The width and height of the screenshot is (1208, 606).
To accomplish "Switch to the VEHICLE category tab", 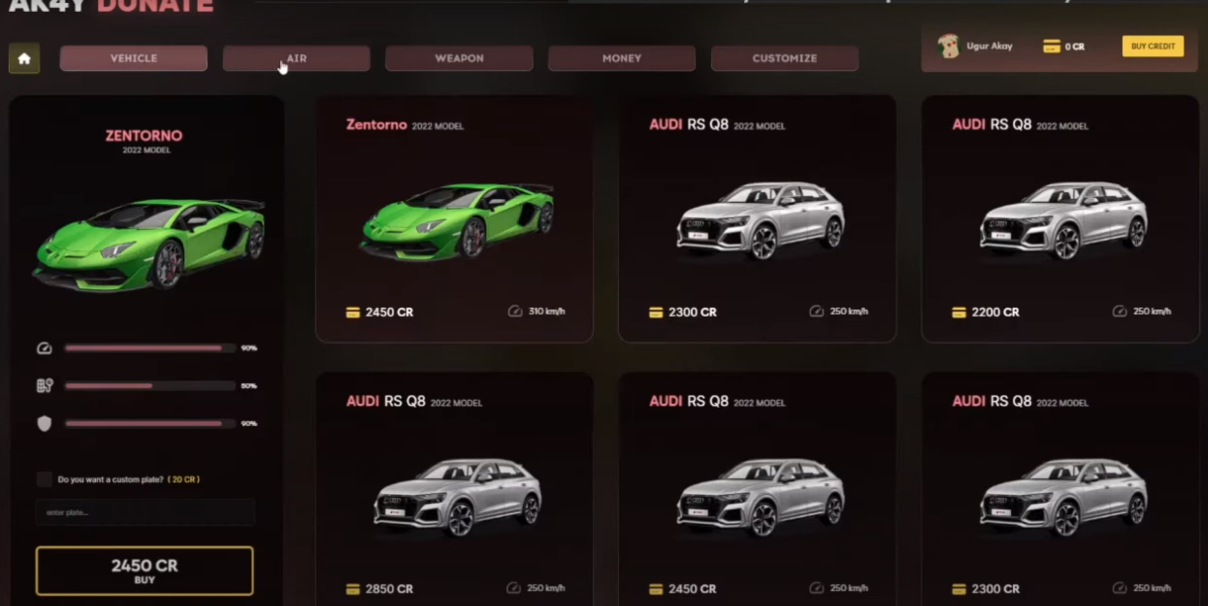I will (134, 59).
